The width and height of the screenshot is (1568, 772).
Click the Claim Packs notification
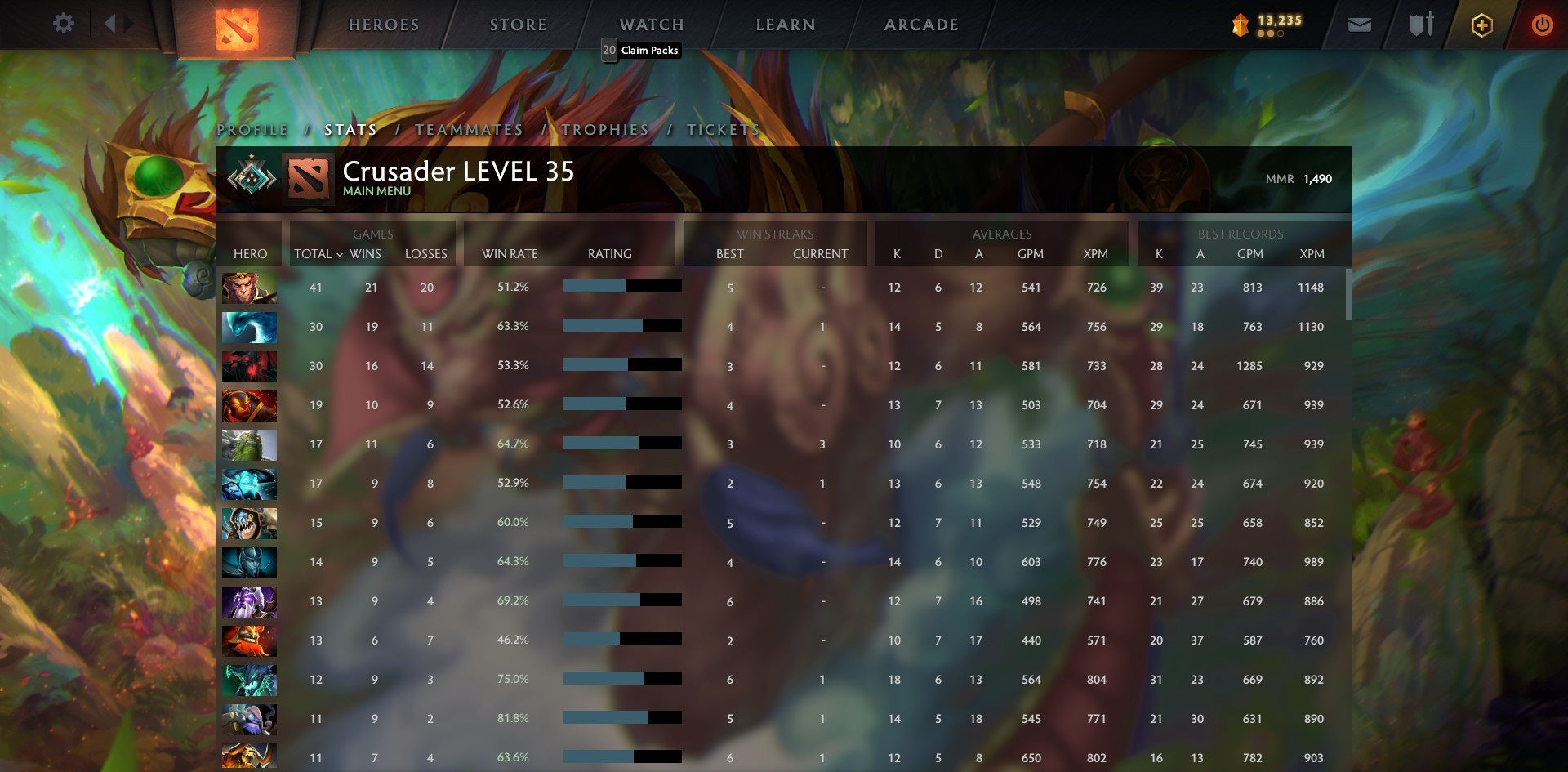(642, 50)
